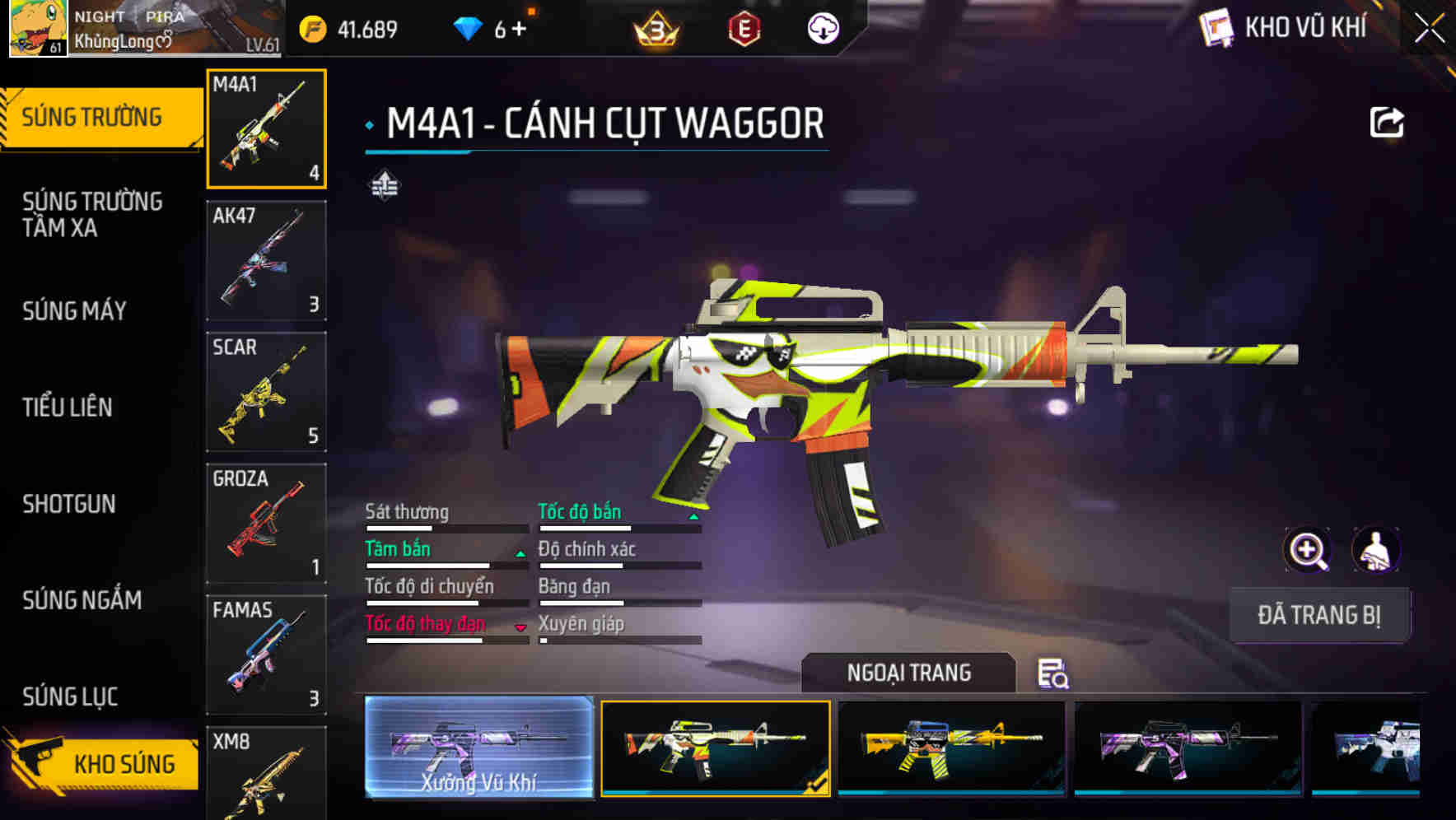This screenshot has height=820, width=1456.
Task: Select the FAMAS weapon tile
Action: point(266,655)
